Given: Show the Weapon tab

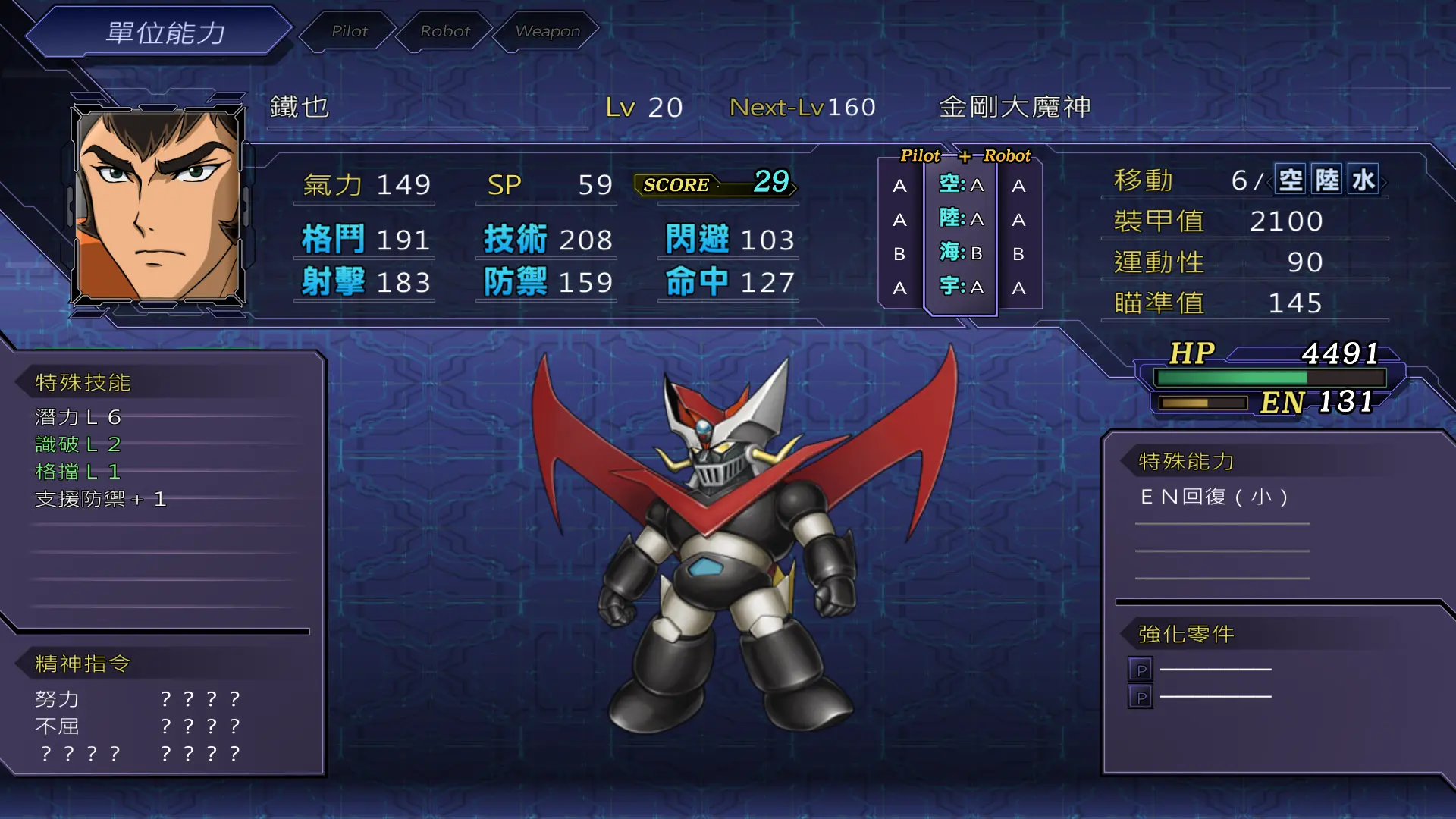Looking at the screenshot, I should (x=547, y=31).
